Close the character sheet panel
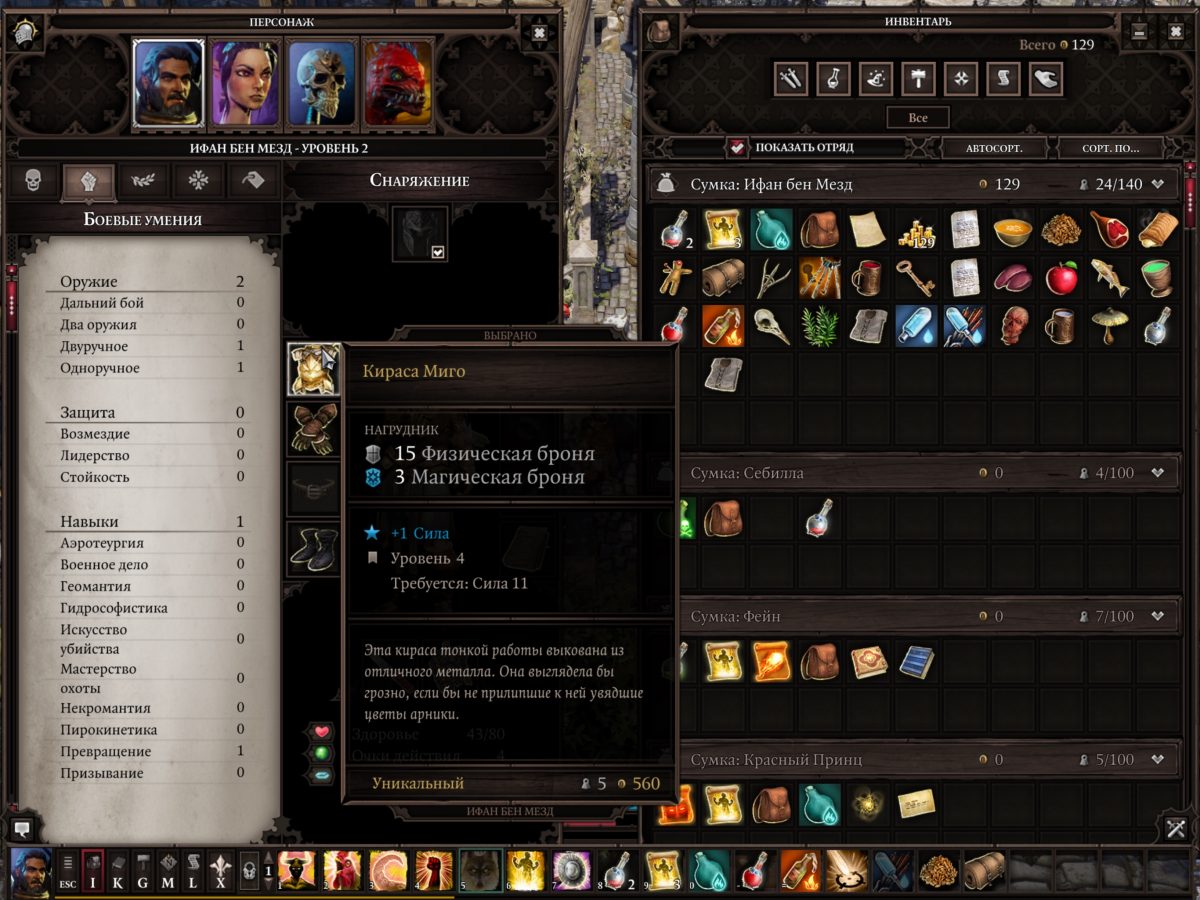This screenshot has width=1200, height=900. (x=539, y=33)
